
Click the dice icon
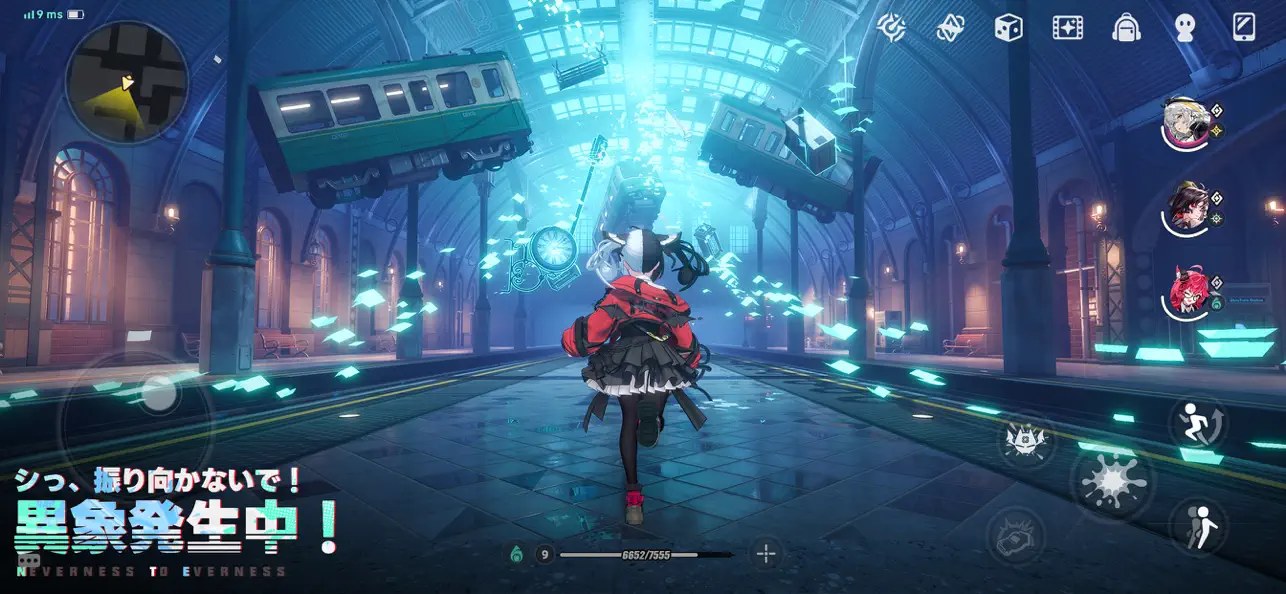(1008, 27)
